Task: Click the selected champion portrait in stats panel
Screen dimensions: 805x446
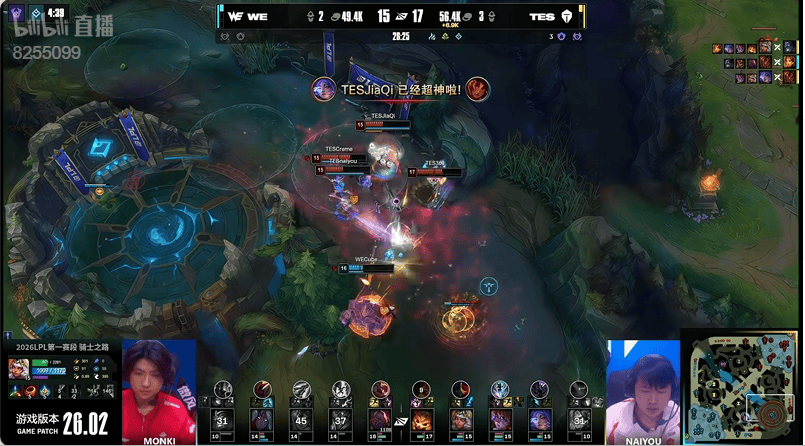Action: [x=19, y=369]
